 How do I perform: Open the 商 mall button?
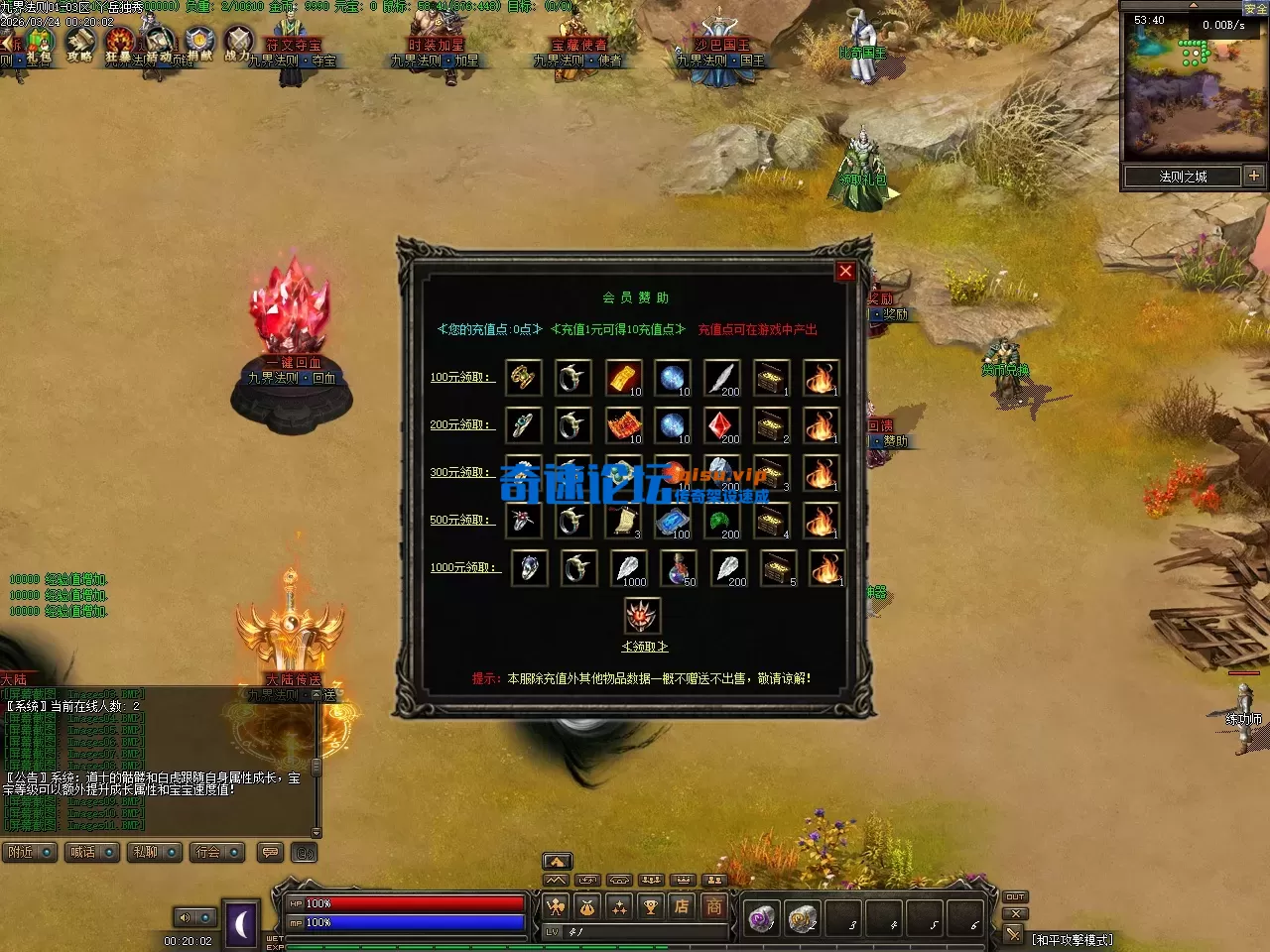pyautogui.click(x=714, y=905)
